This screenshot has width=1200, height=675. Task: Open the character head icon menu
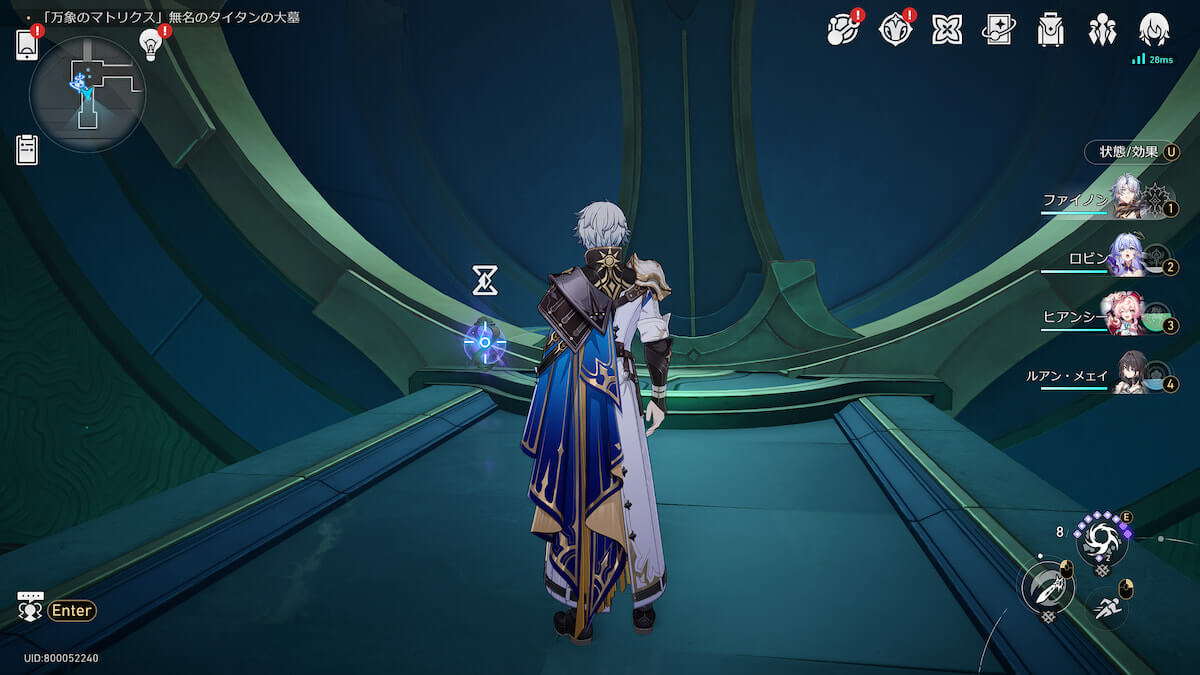pyautogui.click(x=1154, y=30)
